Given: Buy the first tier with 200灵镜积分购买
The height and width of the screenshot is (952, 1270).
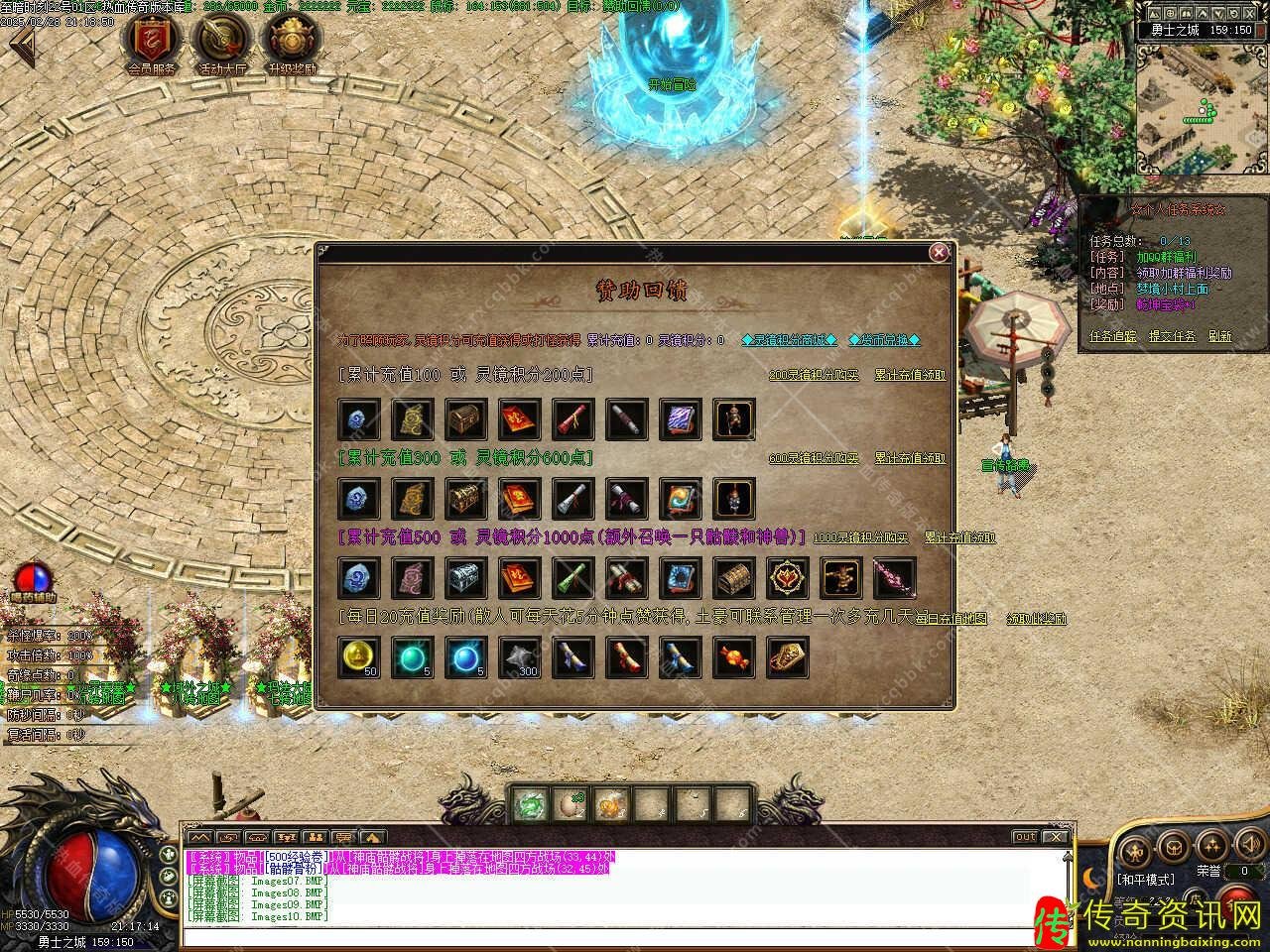Looking at the screenshot, I should pos(815,376).
